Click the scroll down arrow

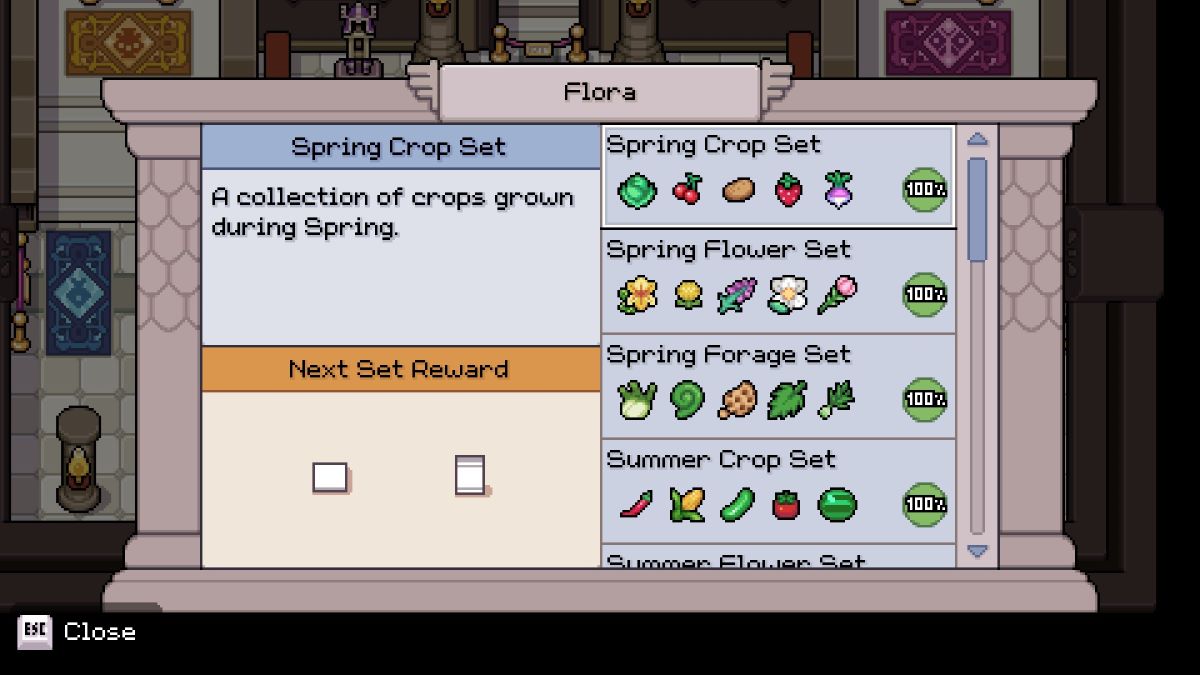point(977,551)
